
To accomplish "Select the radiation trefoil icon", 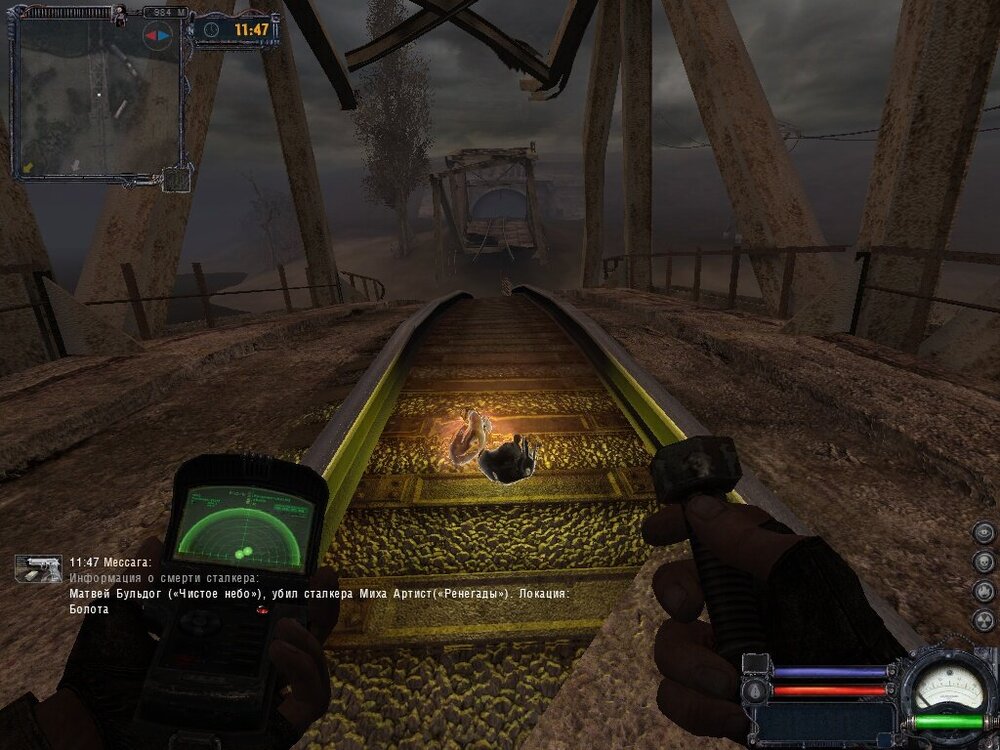I will [984, 620].
